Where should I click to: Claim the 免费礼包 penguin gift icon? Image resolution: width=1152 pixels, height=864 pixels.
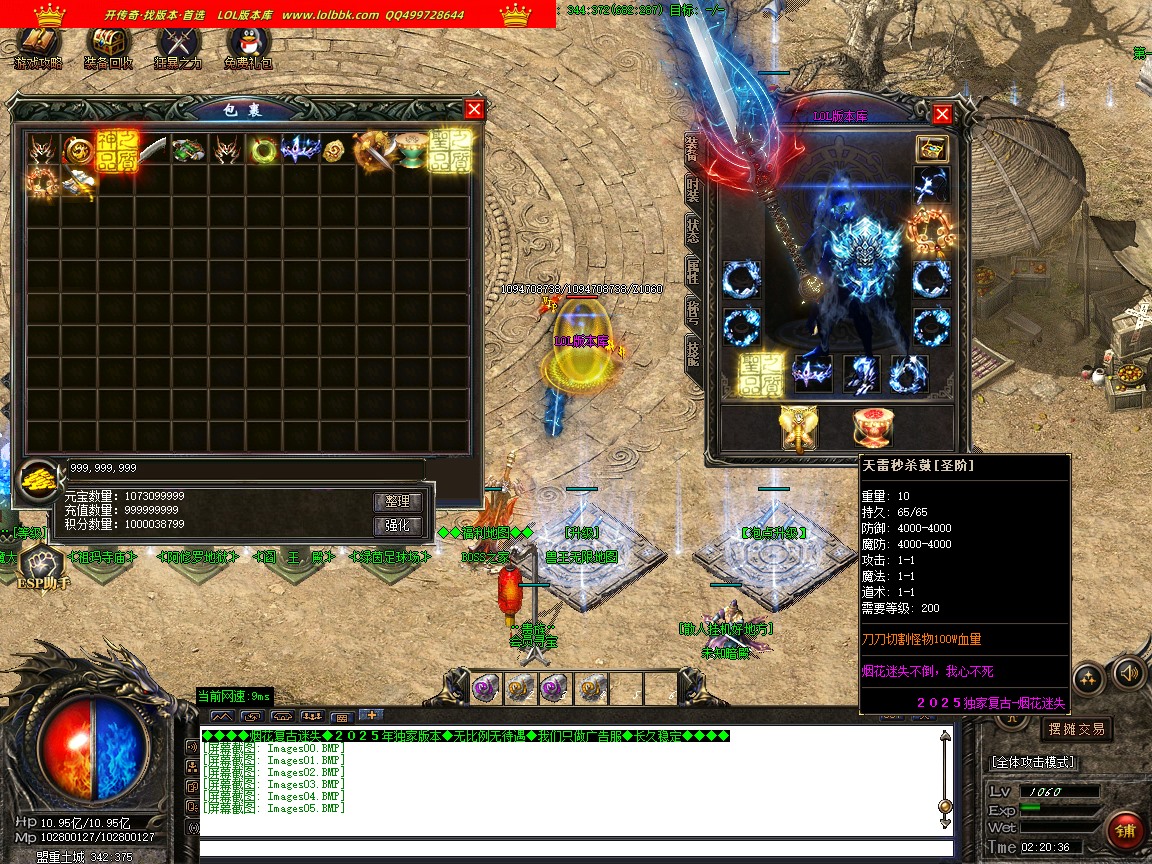[248, 45]
